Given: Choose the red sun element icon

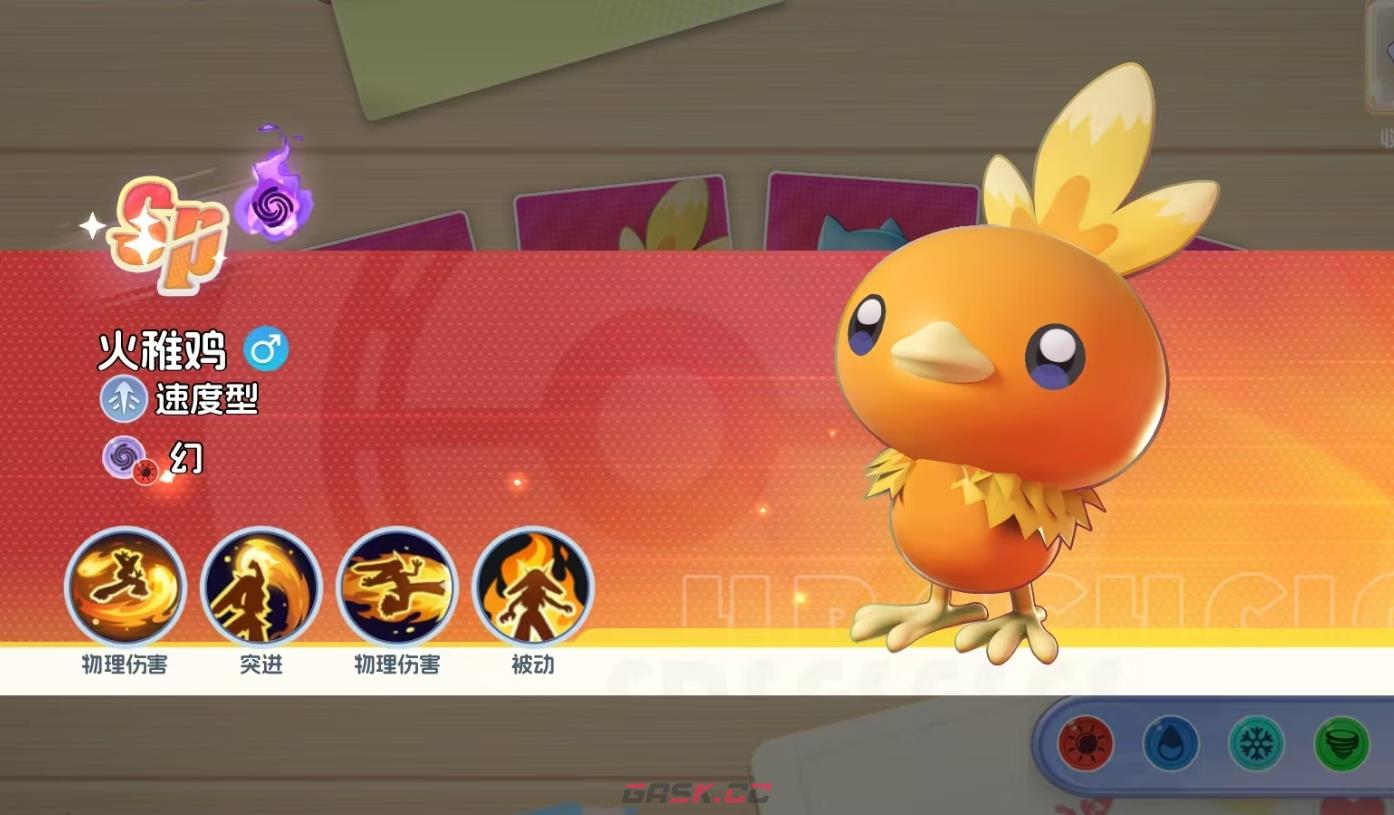Looking at the screenshot, I should point(1086,745).
